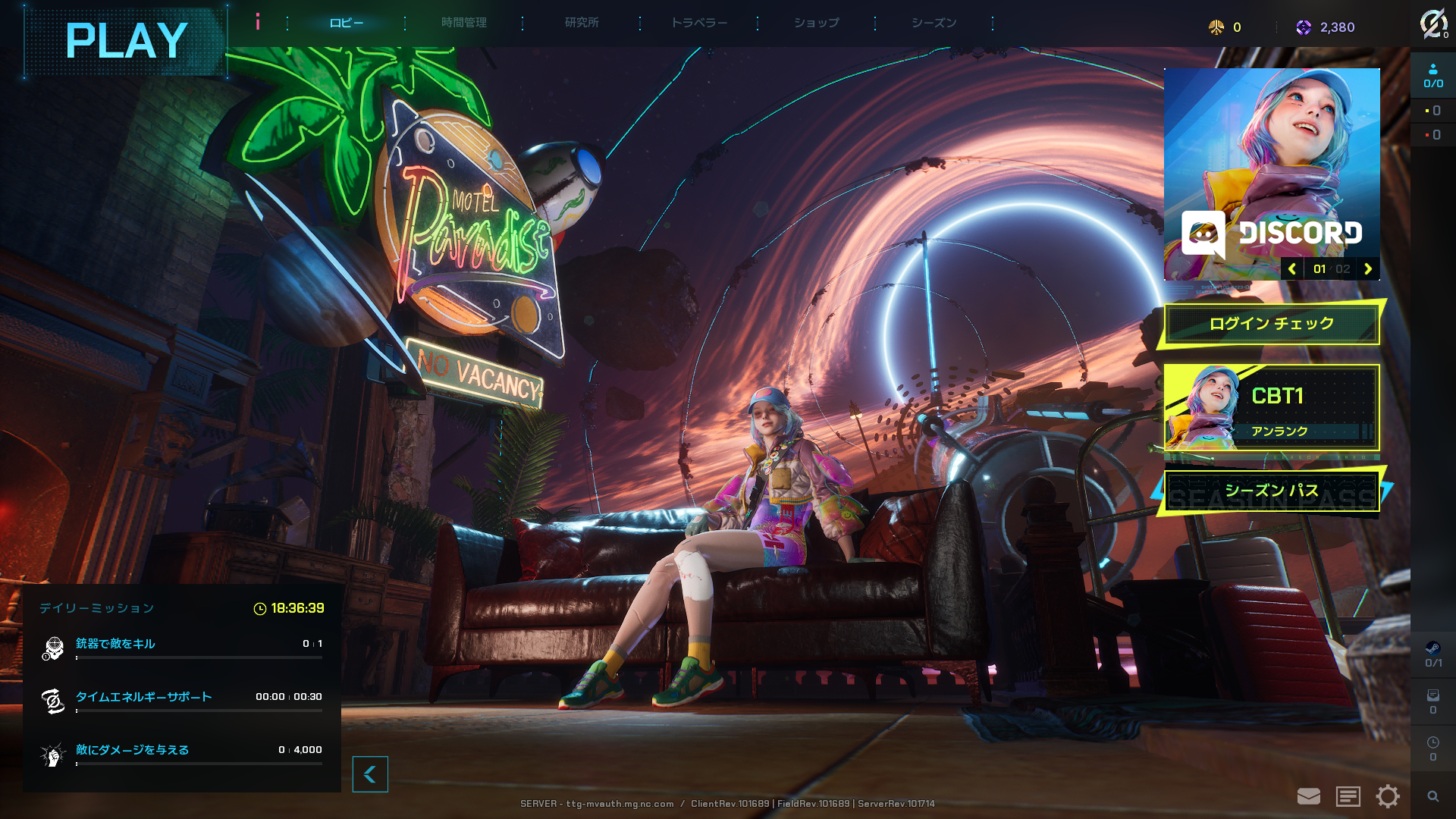Open the mailbox envelope icon
Image resolution: width=1456 pixels, height=819 pixels.
(1309, 796)
